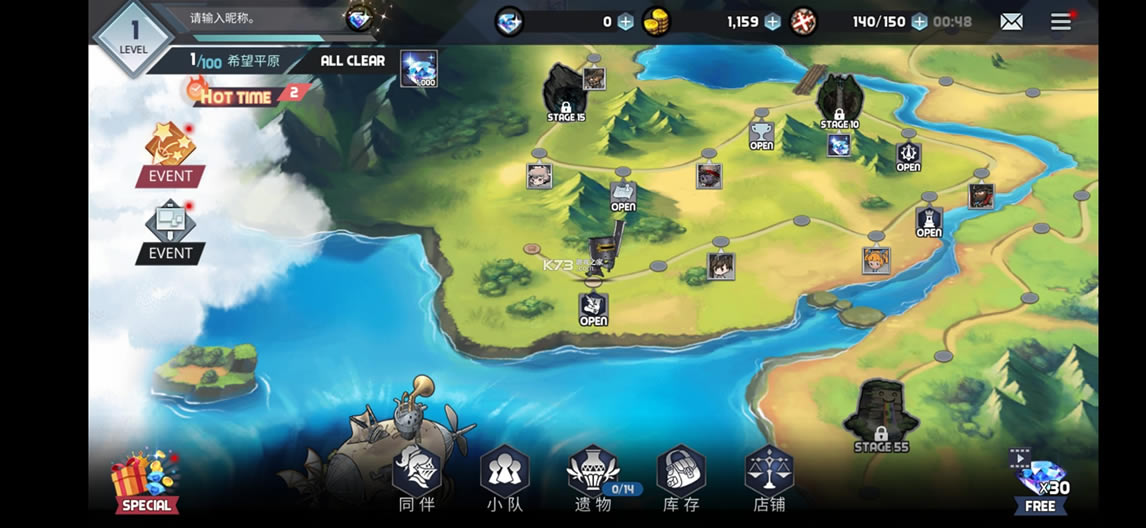Claim the ALL CLEAR reward box
This screenshot has width=1146, height=528.
tap(418, 68)
